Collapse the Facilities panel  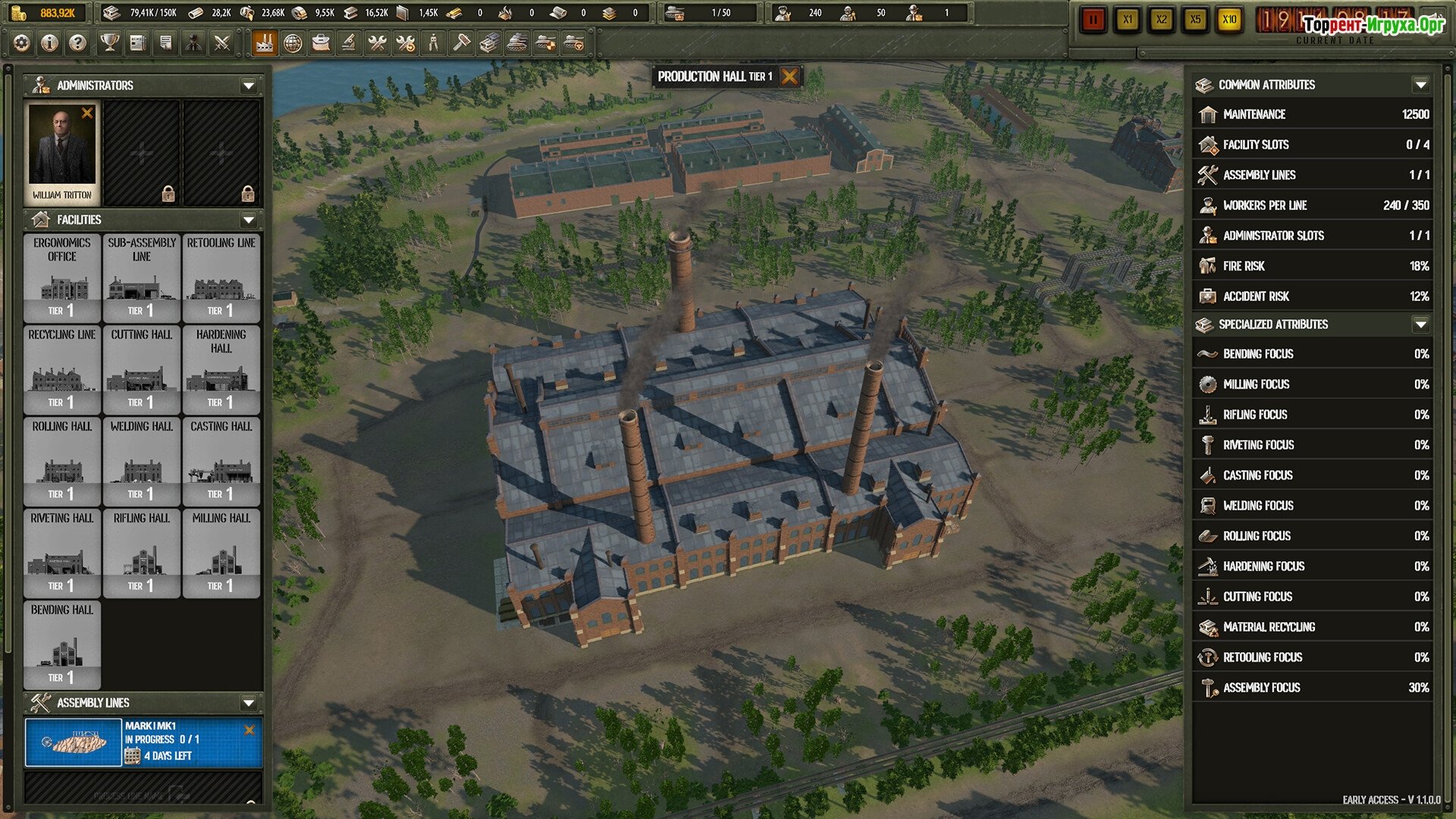click(x=248, y=220)
